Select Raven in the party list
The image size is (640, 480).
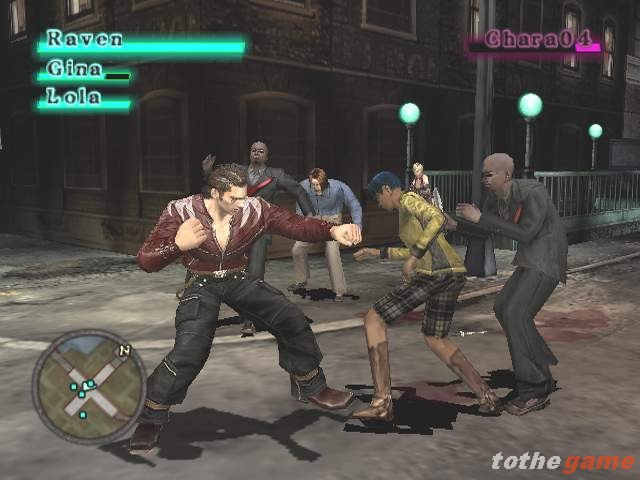tap(85, 40)
